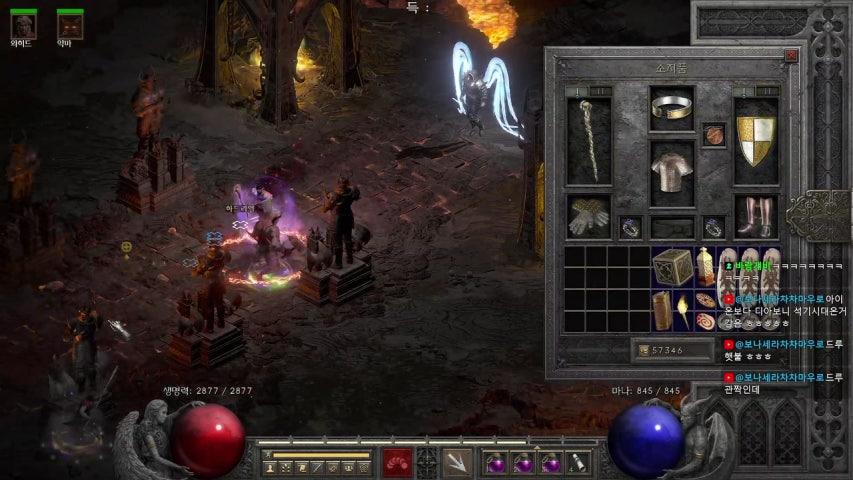Viewport: 853px width, 480px height.
Task: Click the ring slot beside the gloves
Action: (630, 228)
